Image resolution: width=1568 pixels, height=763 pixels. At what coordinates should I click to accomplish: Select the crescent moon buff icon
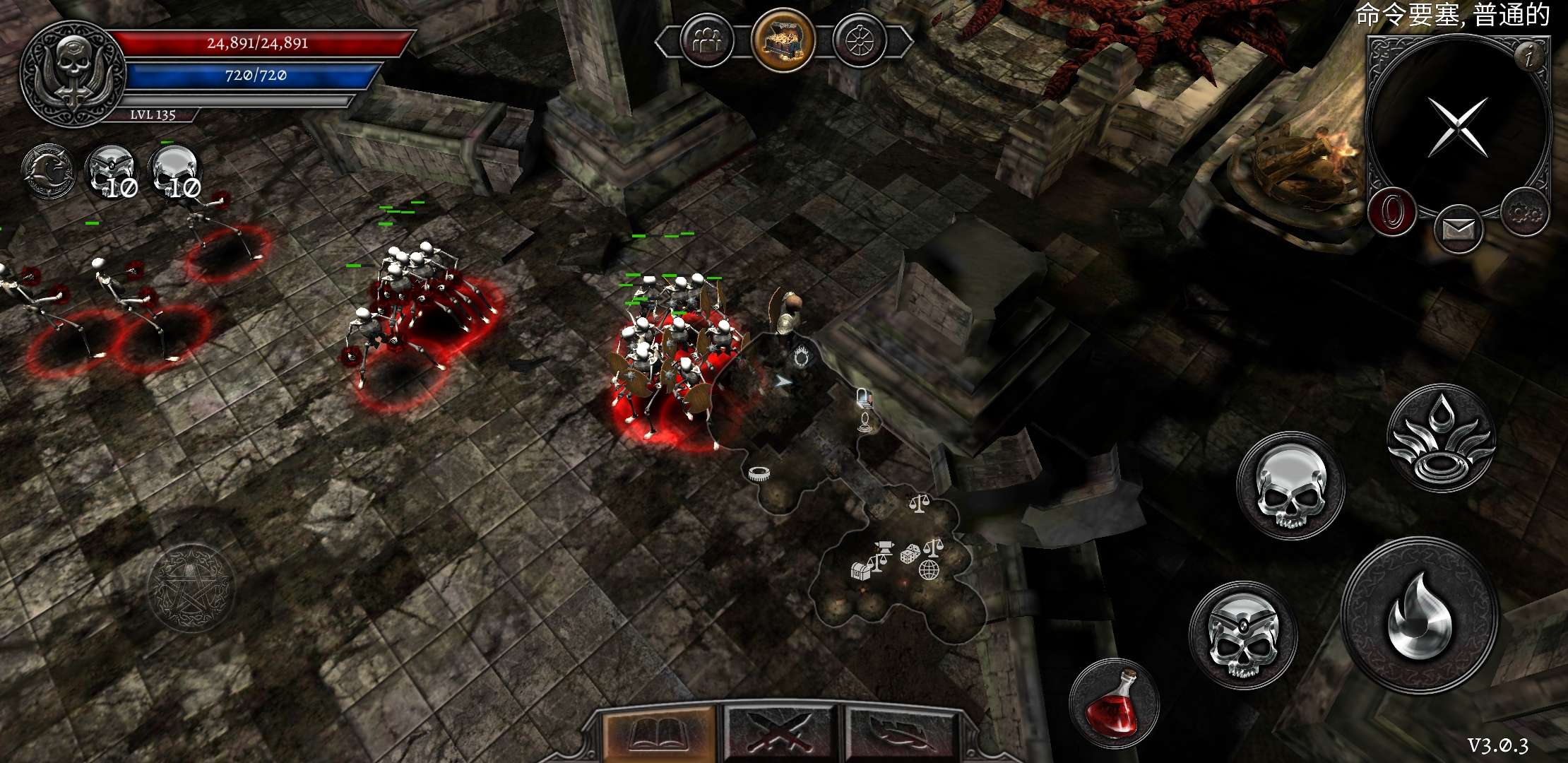point(48,172)
